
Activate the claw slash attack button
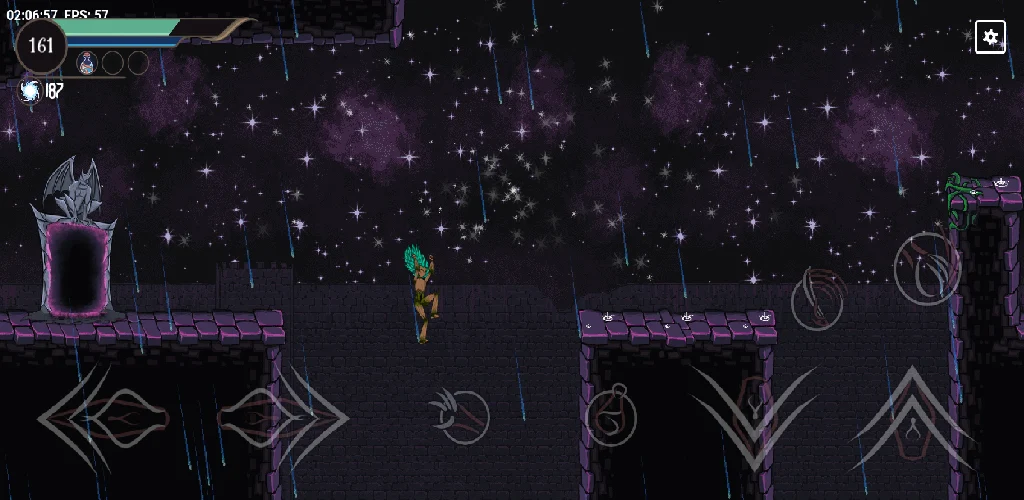(459, 416)
